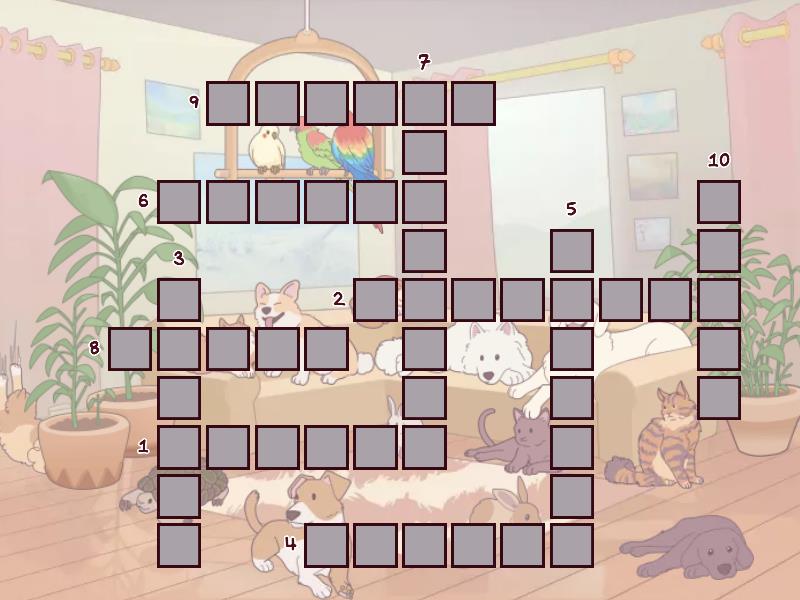Select the first square of word 1
The image size is (800, 600).
(x=179, y=446)
